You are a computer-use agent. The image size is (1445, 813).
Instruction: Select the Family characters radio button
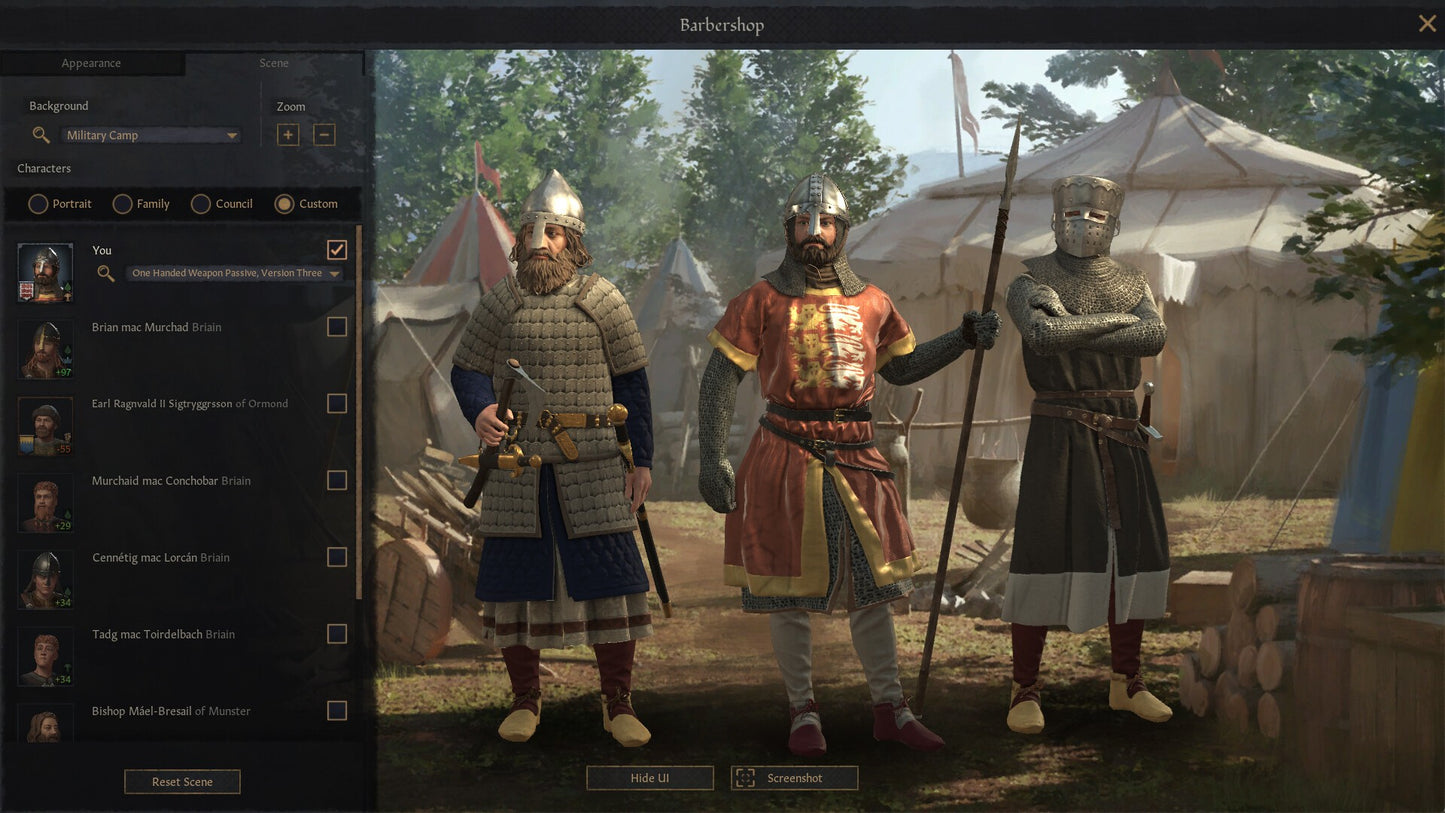click(x=121, y=204)
